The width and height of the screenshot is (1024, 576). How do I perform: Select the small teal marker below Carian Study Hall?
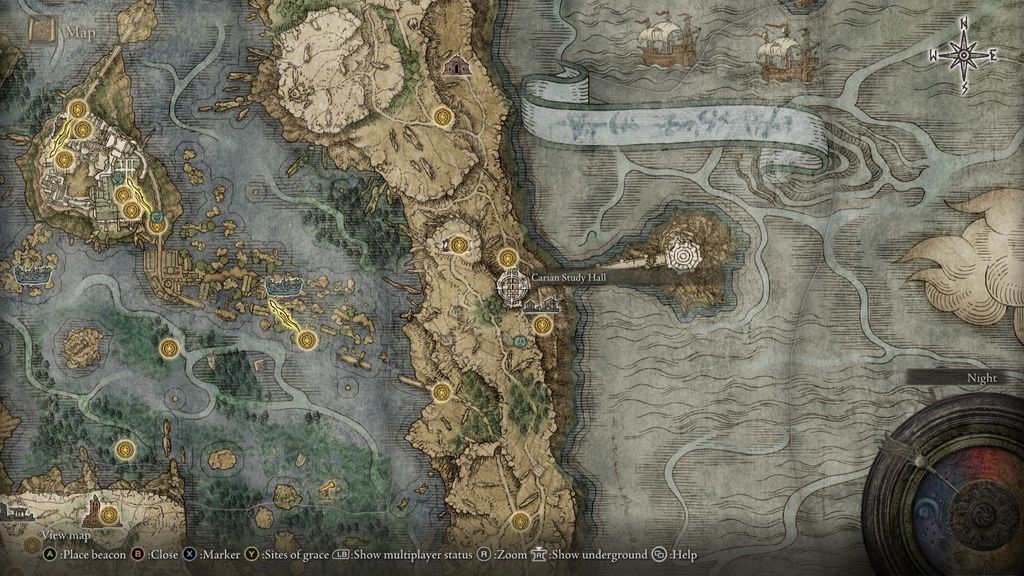coord(520,341)
